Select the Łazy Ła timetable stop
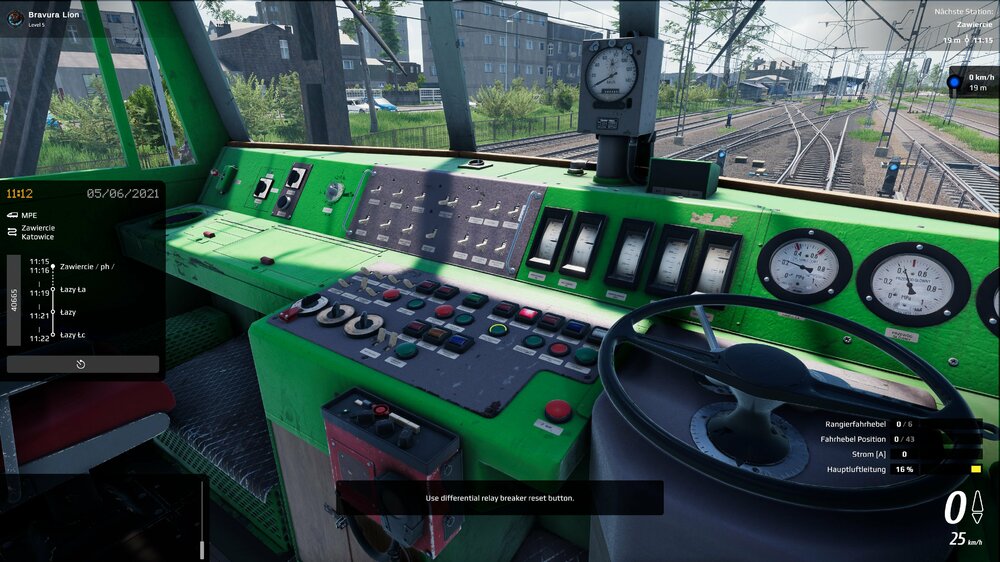Screen dimensions: 1000x562 click(x=73, y=290)
